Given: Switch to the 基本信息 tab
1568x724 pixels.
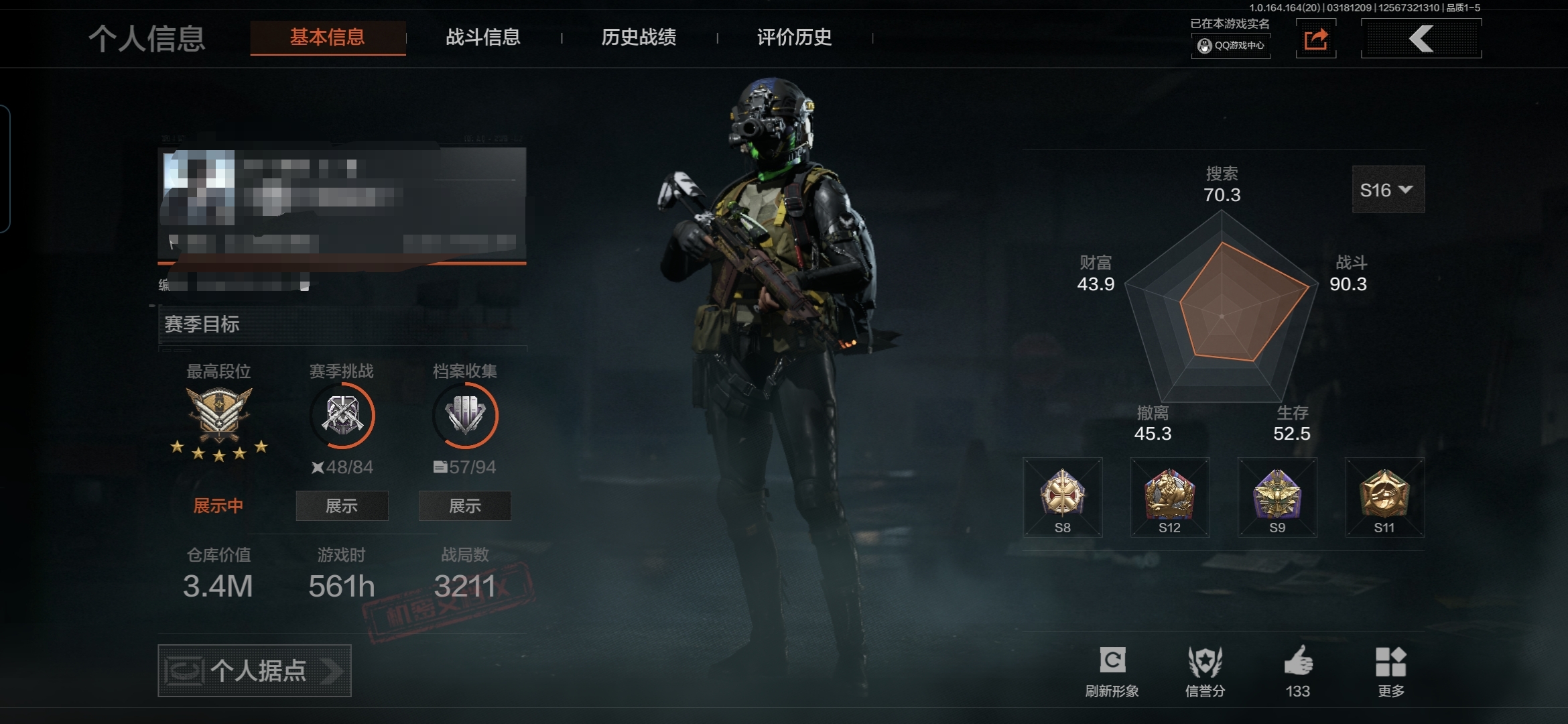Looking at the screenshot, I should coord(328,38).
